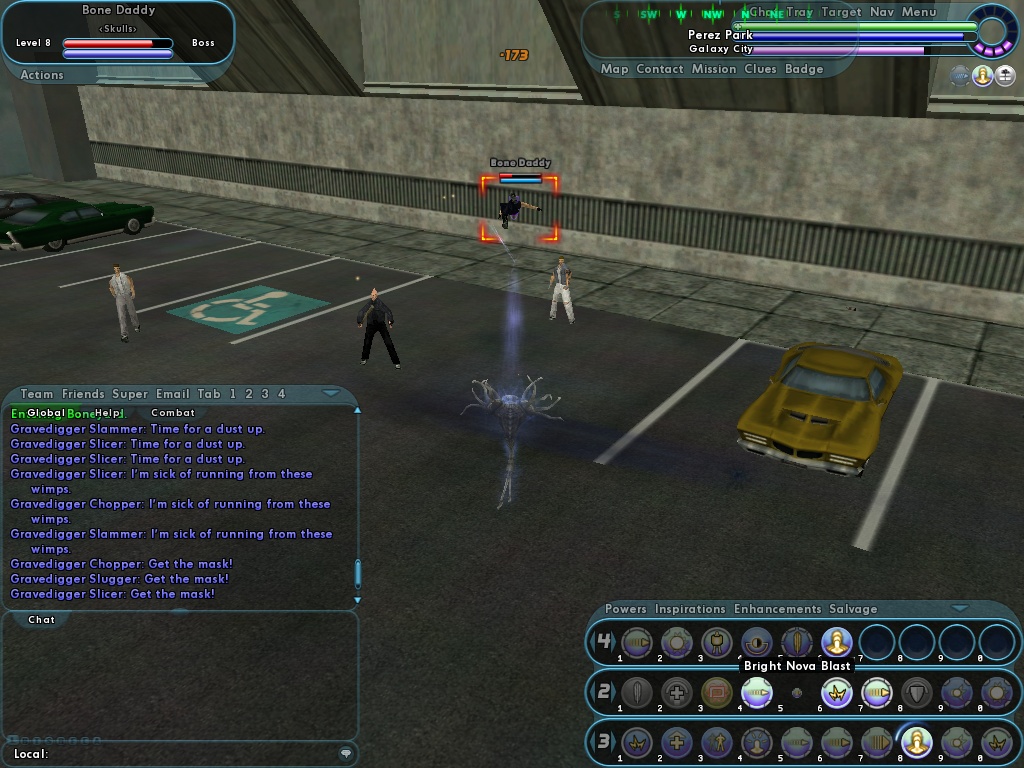
Task: Open the main Menu
Action: point(919,12)
